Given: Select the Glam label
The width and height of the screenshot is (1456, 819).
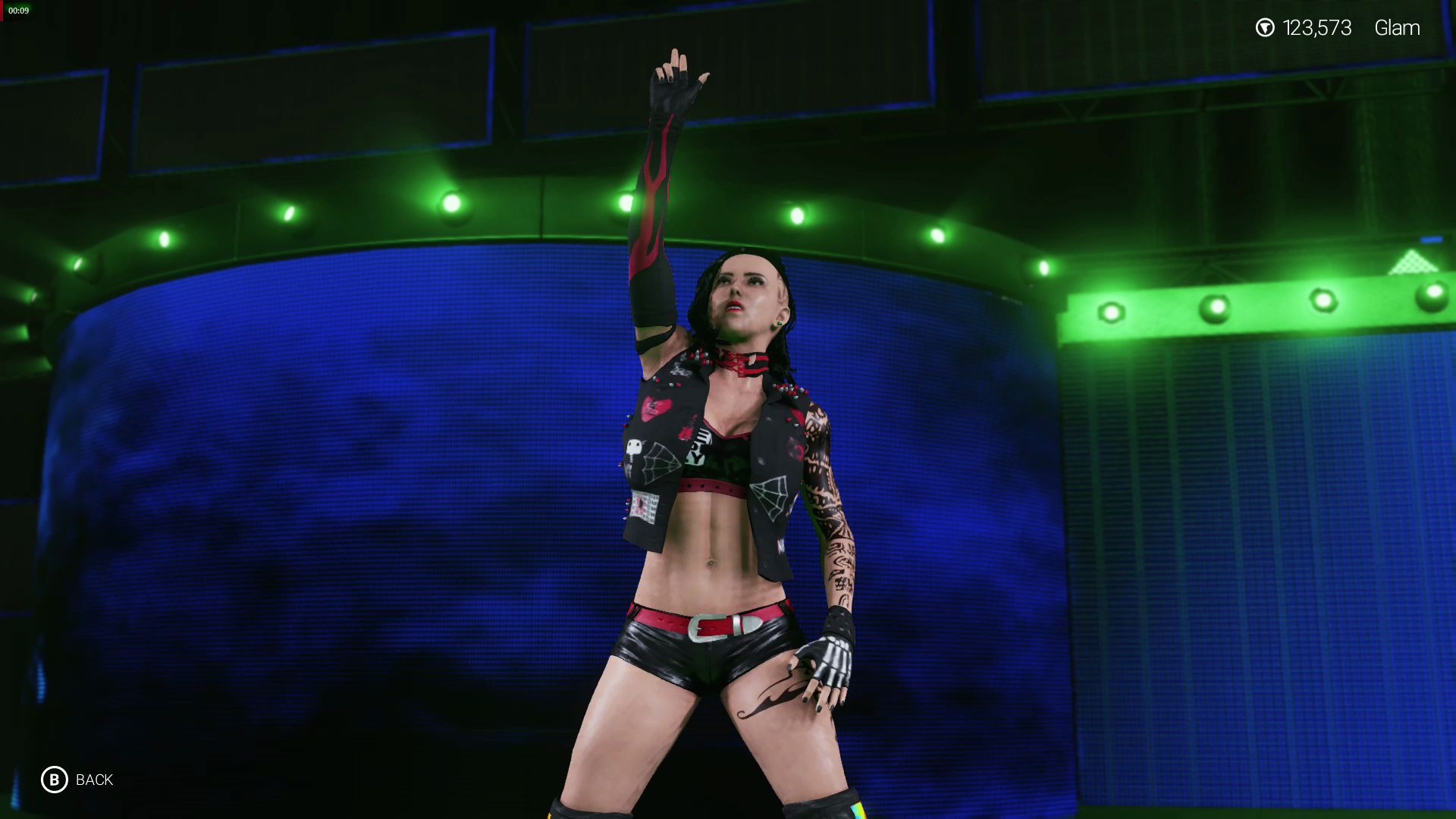Looking at the screenshot, I should coord(1397,28).
